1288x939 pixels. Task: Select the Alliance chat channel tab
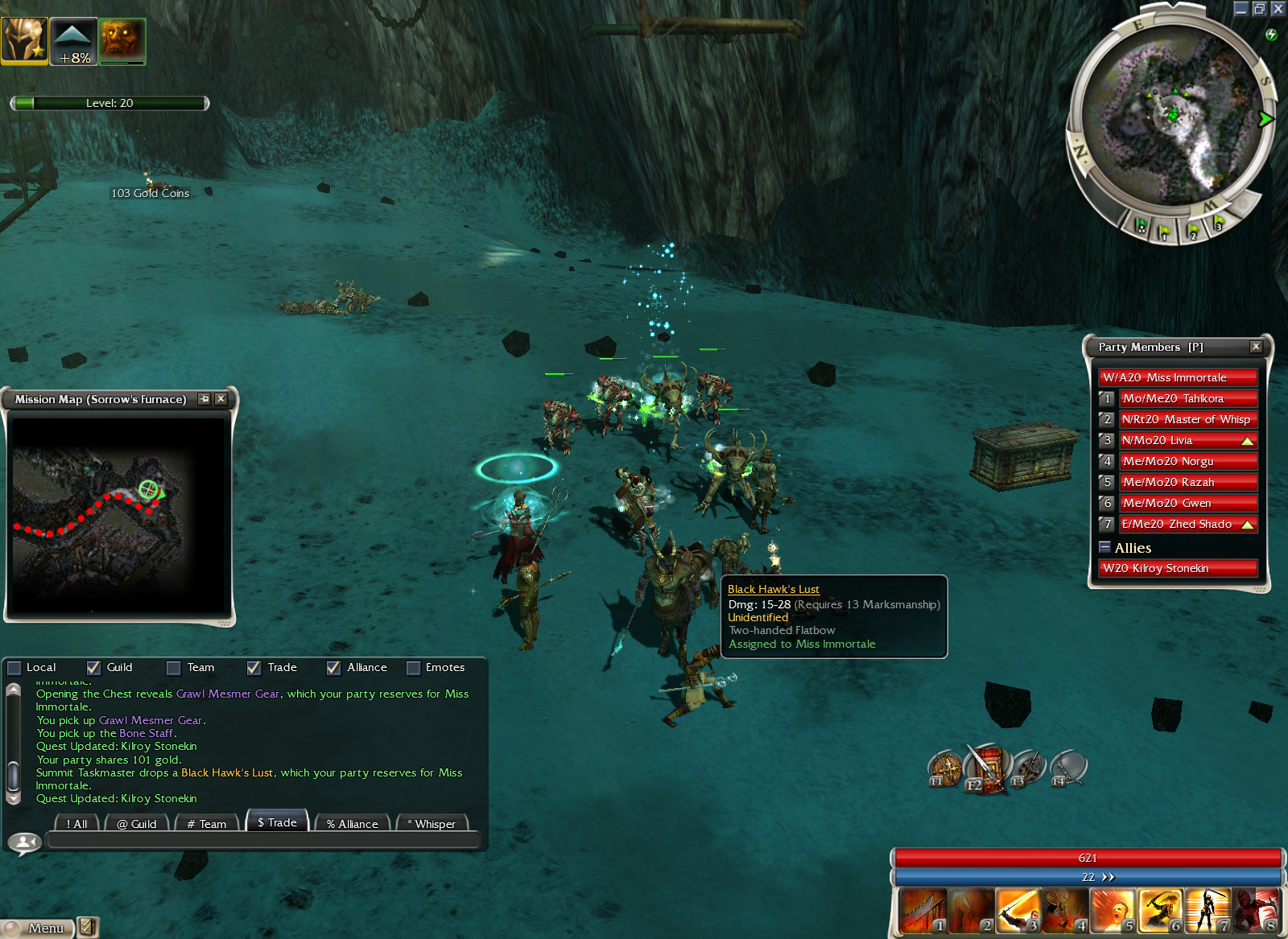tap(352, 823)
